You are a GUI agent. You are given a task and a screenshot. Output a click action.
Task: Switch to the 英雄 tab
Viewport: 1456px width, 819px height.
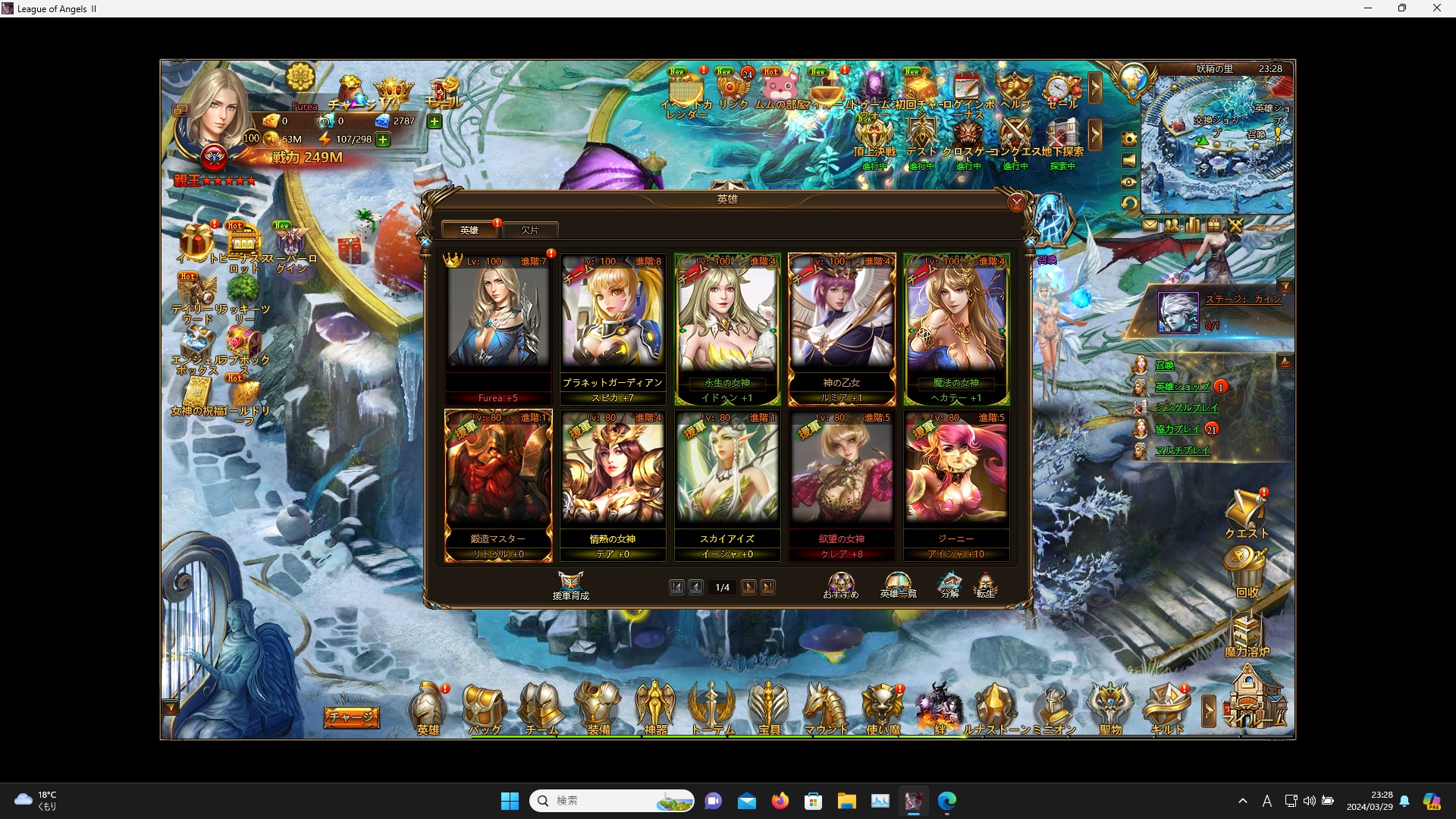469,230
